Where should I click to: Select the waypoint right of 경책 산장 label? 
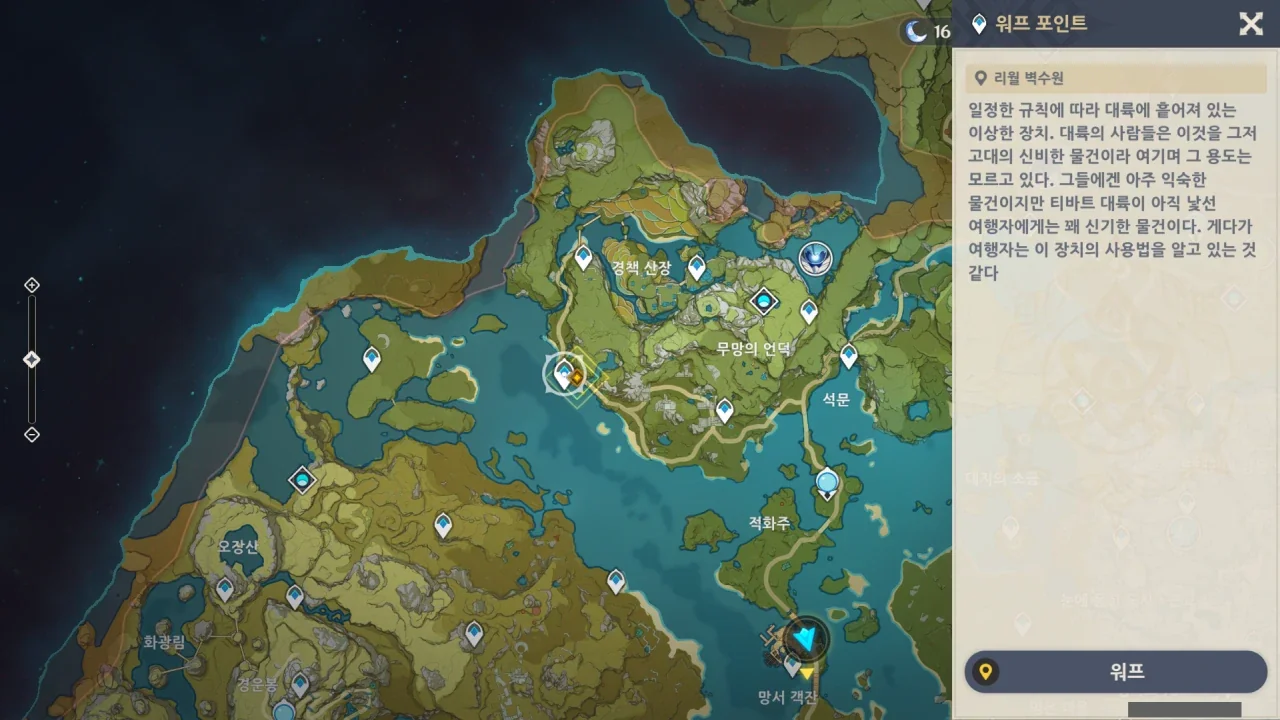pyautogui.click(x=697, y=267)
